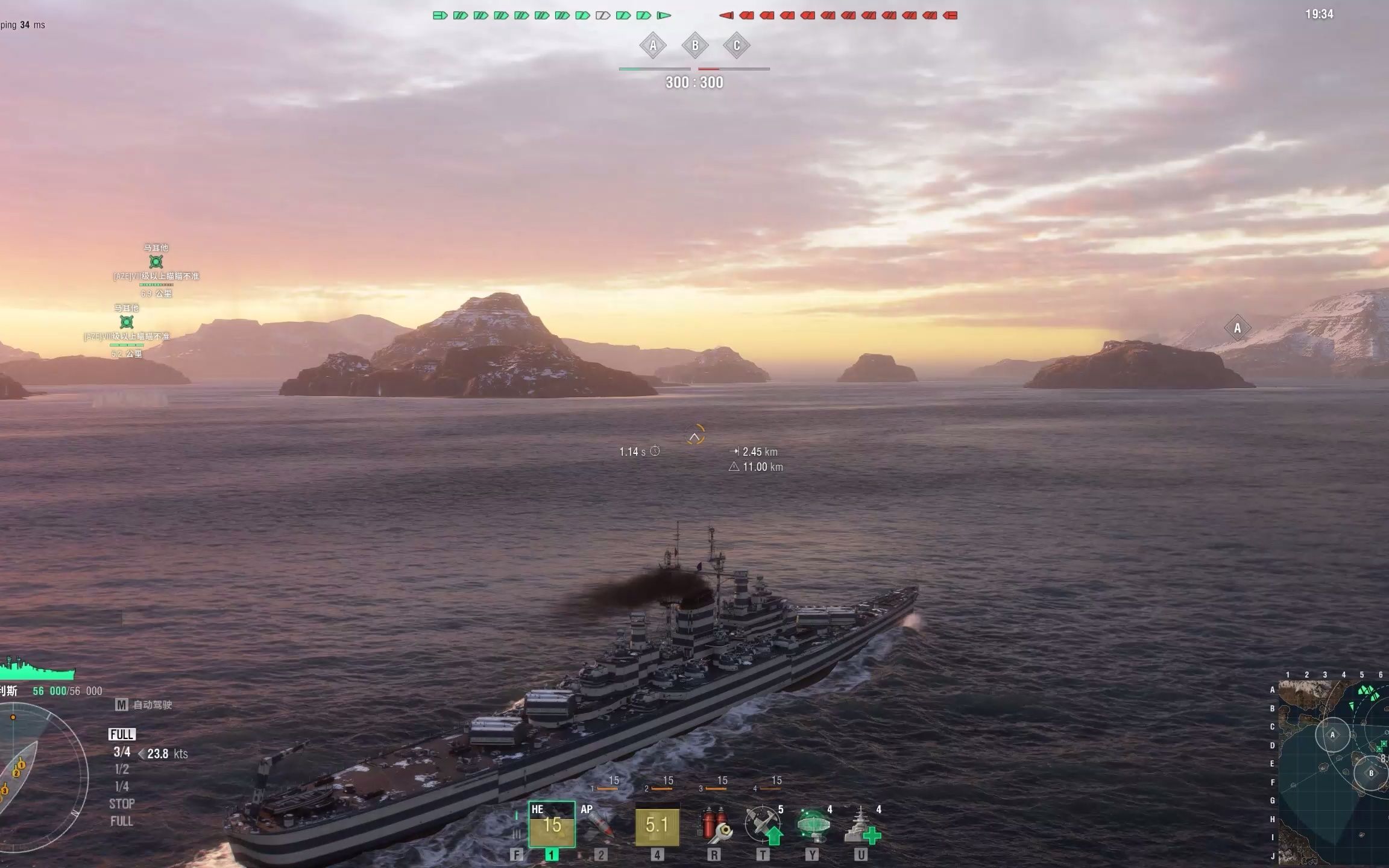
Task: Set engine throttle to 1/2 speed
Action: [122, 769]
